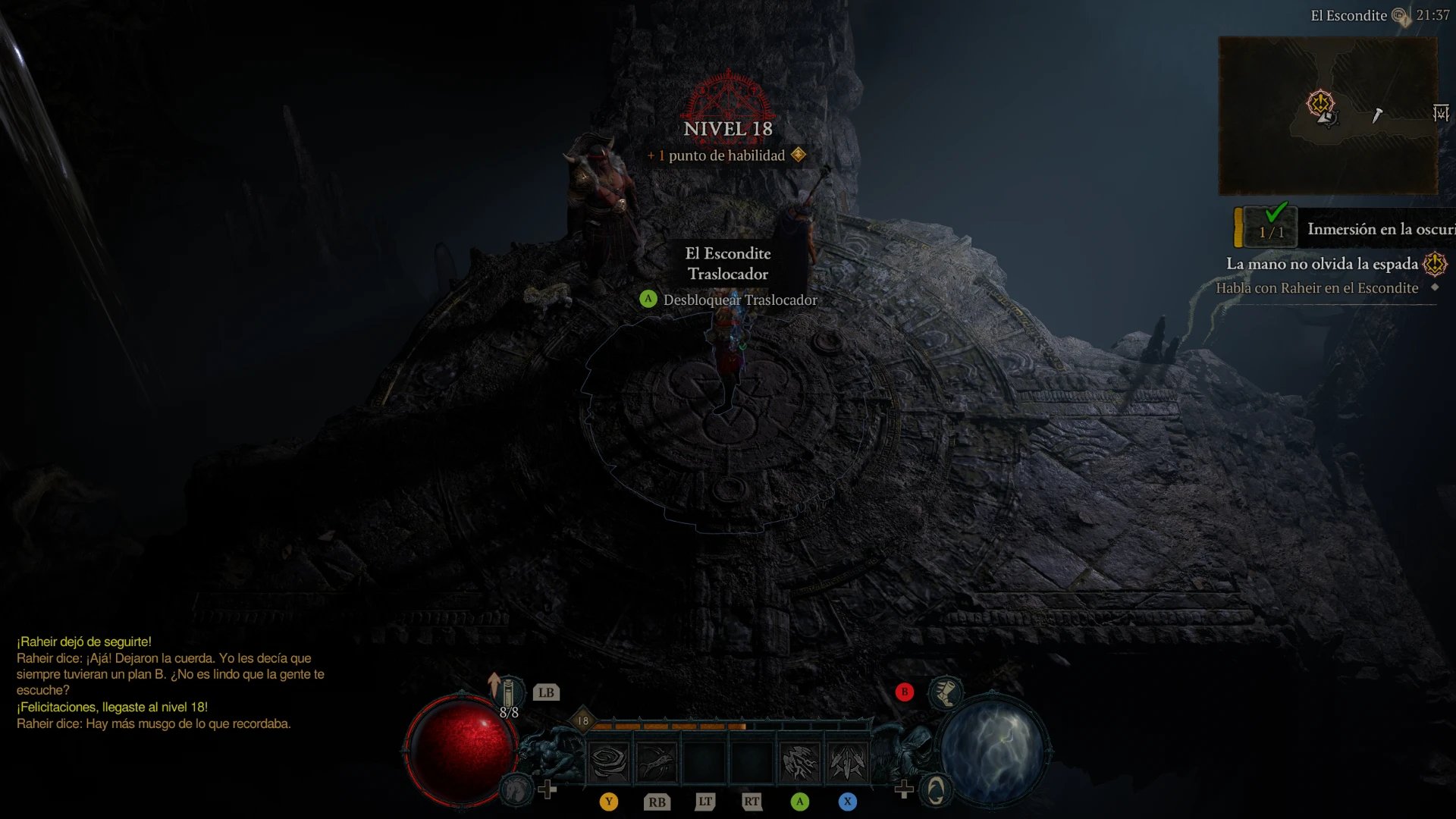
Task: Click the '+1 punto de habilidad' notification
Action: (x=726, y=155)
